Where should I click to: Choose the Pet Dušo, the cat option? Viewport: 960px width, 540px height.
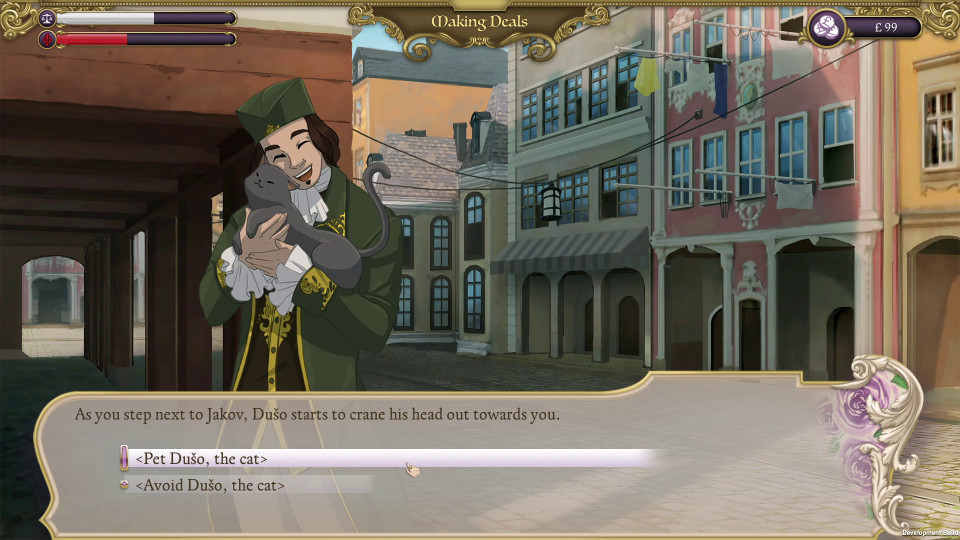coord(202,459)
